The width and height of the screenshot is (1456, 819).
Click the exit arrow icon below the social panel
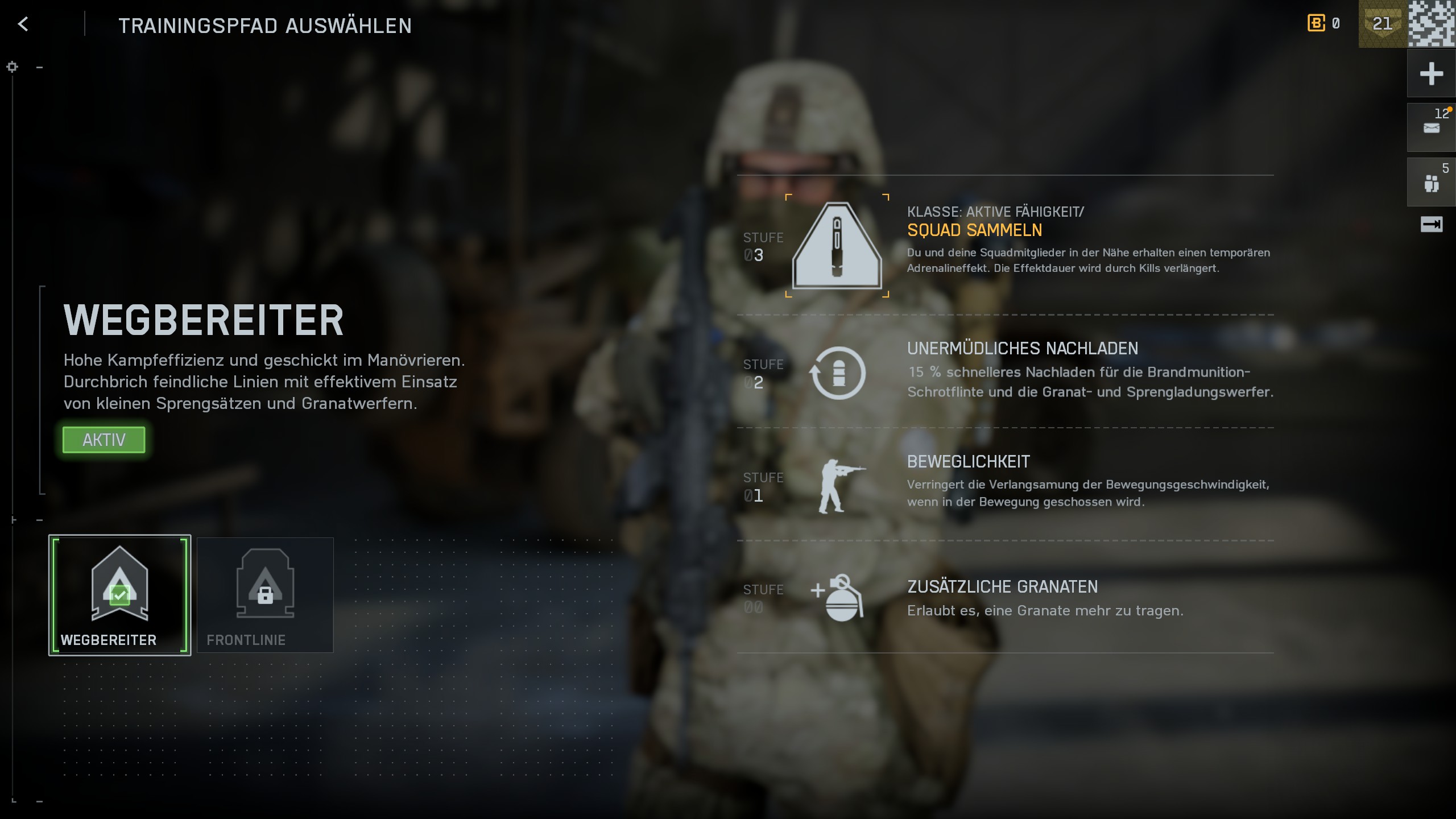[1432, 225]
